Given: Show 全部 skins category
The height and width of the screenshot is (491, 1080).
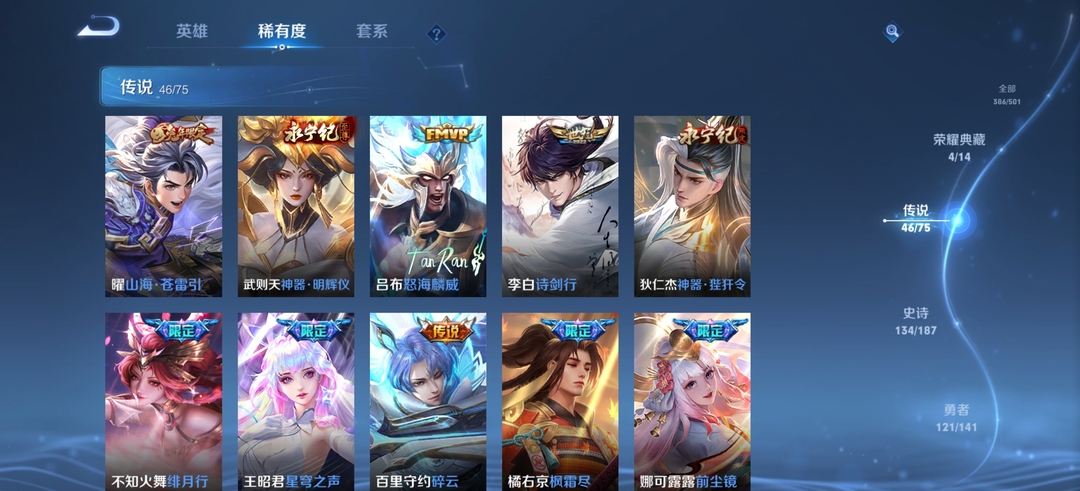Looking at the screenshot, I should (1006, 95).
